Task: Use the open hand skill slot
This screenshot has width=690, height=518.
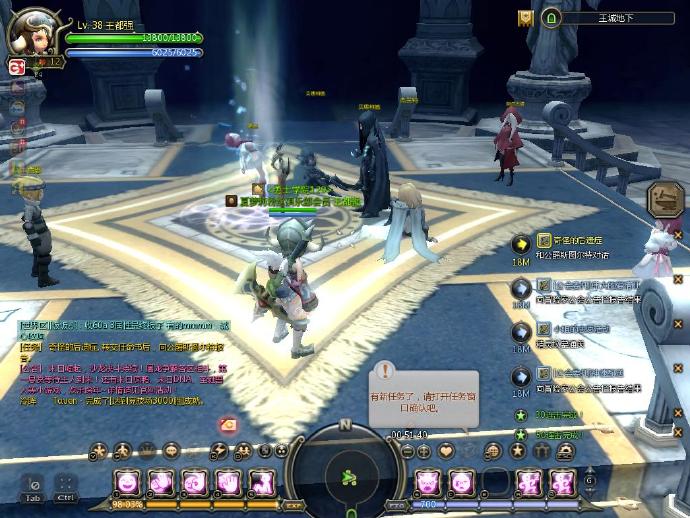Action: 227,483
